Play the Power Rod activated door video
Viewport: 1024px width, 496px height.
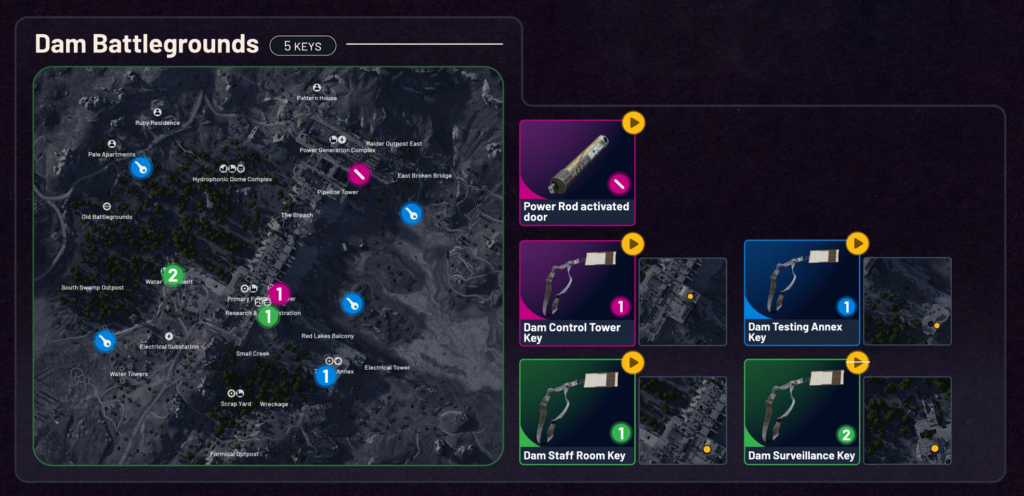(x=633, y=123)
